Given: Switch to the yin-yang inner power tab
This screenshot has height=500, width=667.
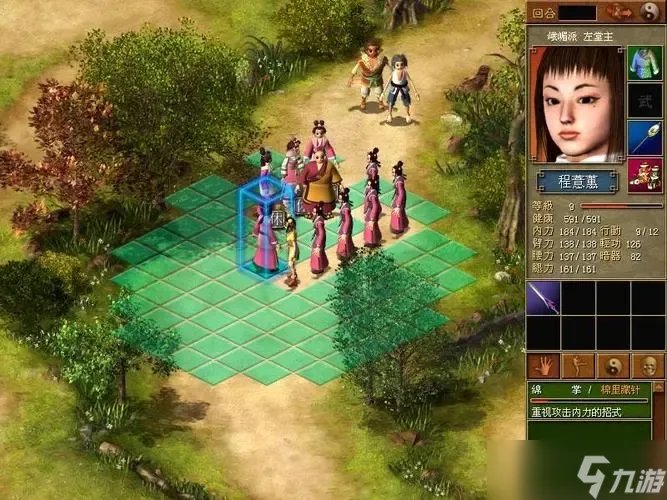Looking at the screenshot, I should click(612, 365).
